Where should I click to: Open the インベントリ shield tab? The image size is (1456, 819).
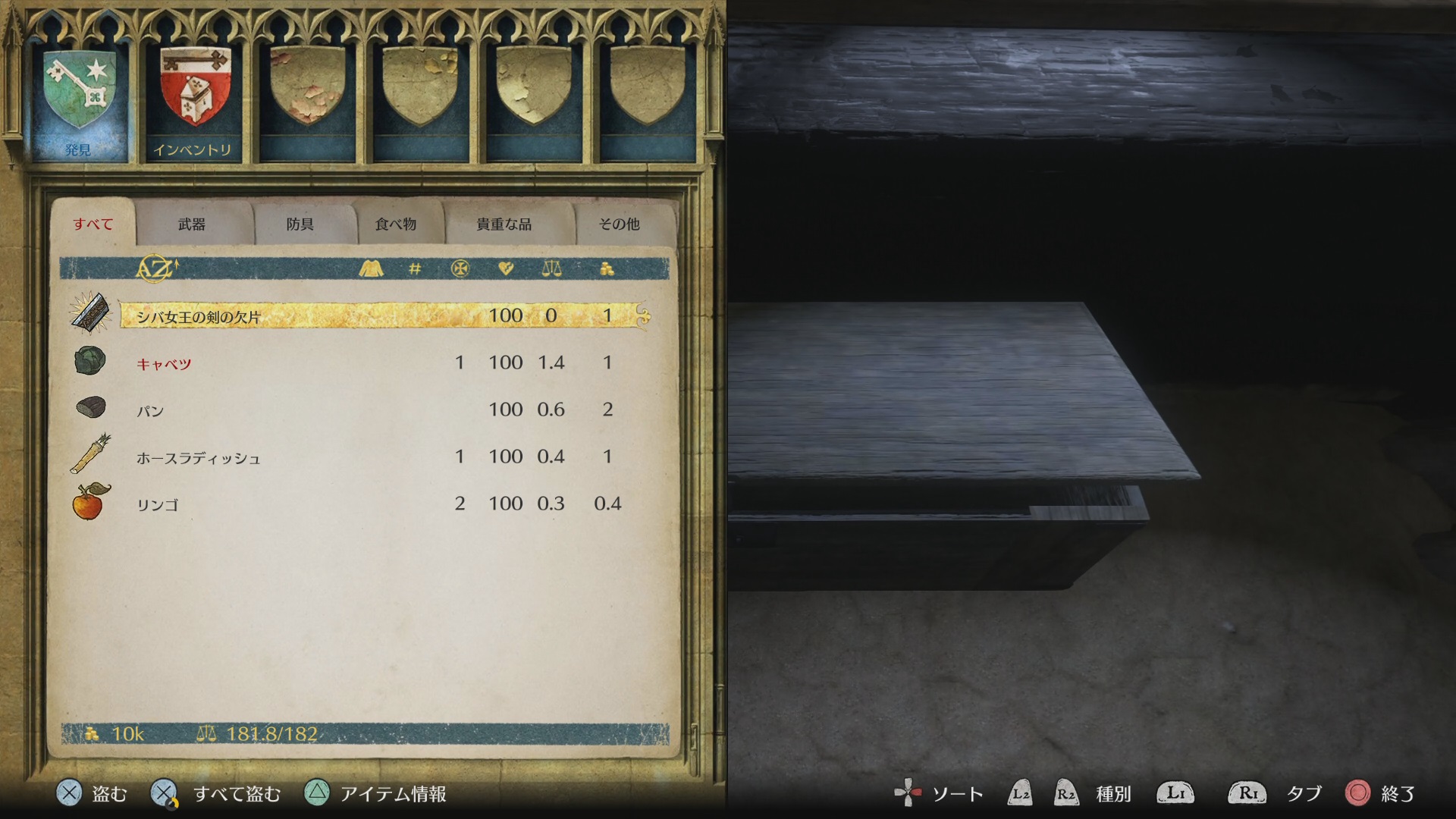tap(193, 102)
